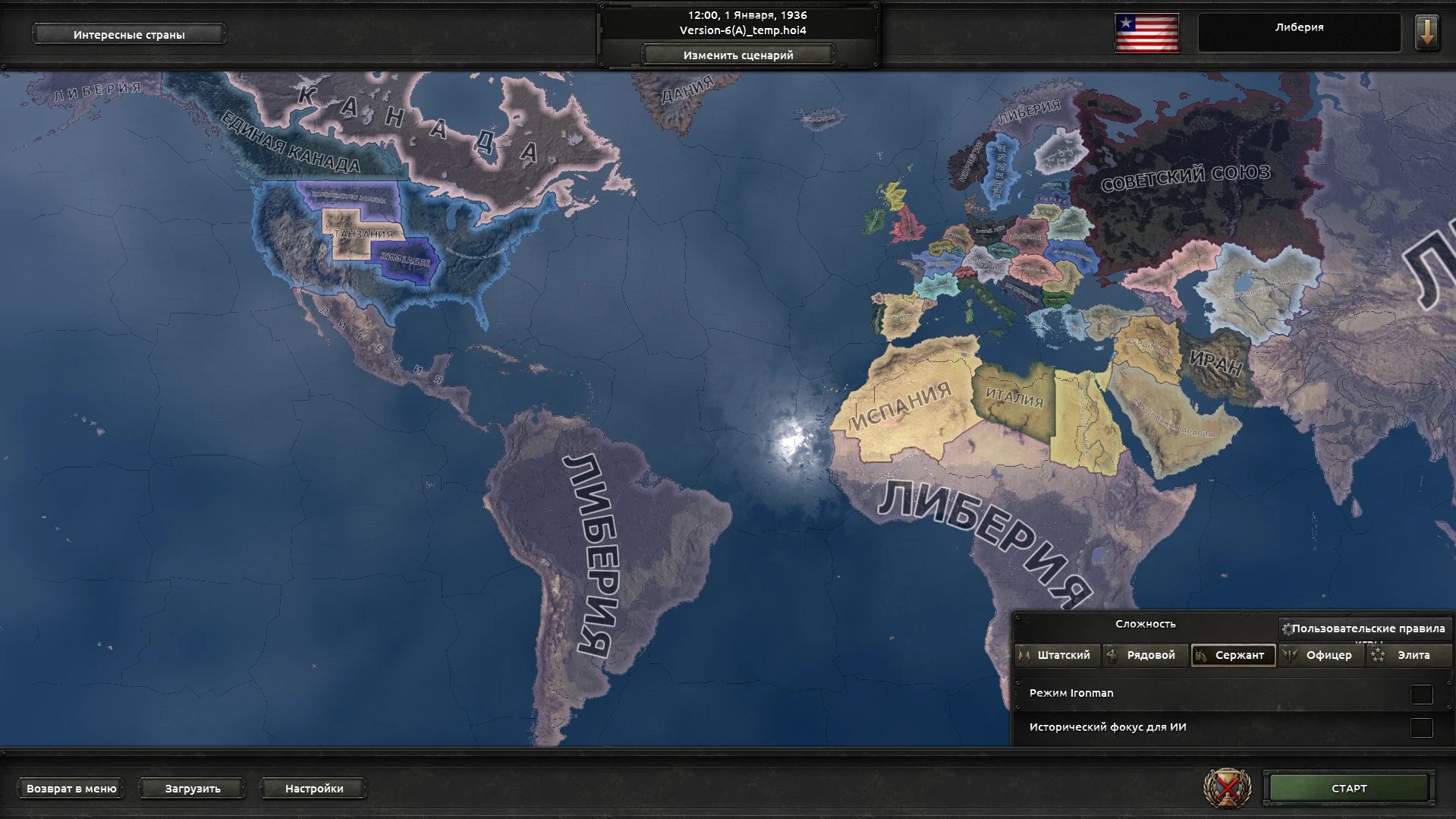Expand the panel via yellow down-arrow button
Screen dimensions: 1456x819
pos(1427,34)
